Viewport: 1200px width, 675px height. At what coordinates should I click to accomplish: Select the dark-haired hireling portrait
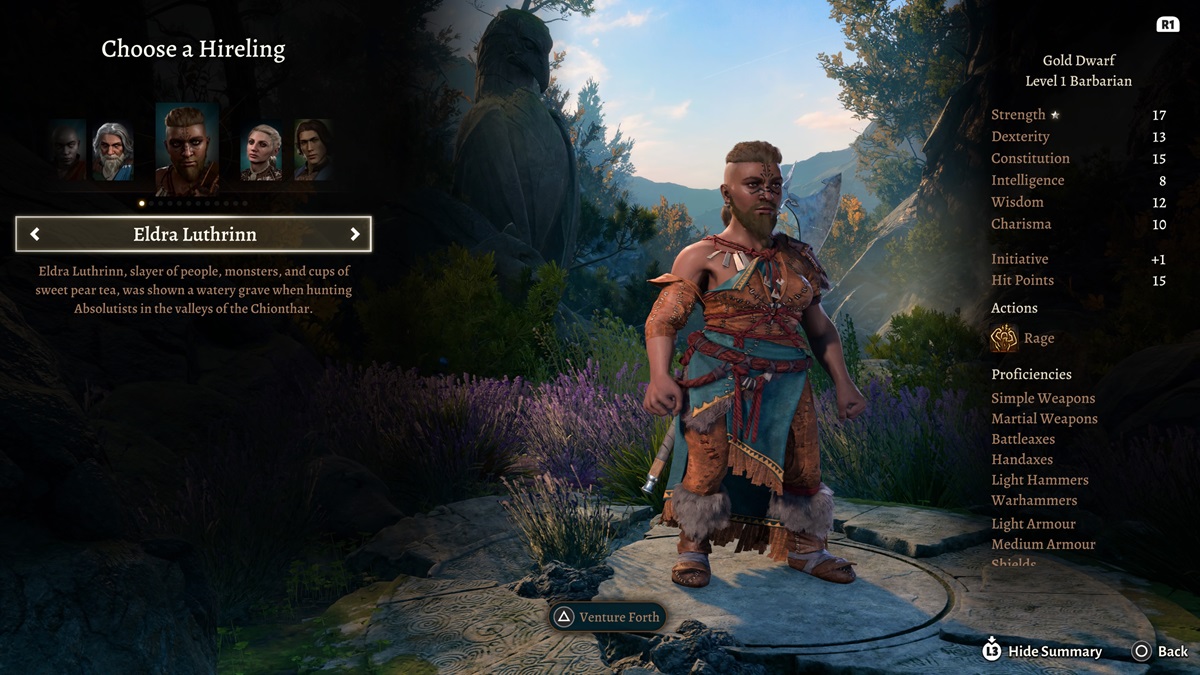click(312, 150)
